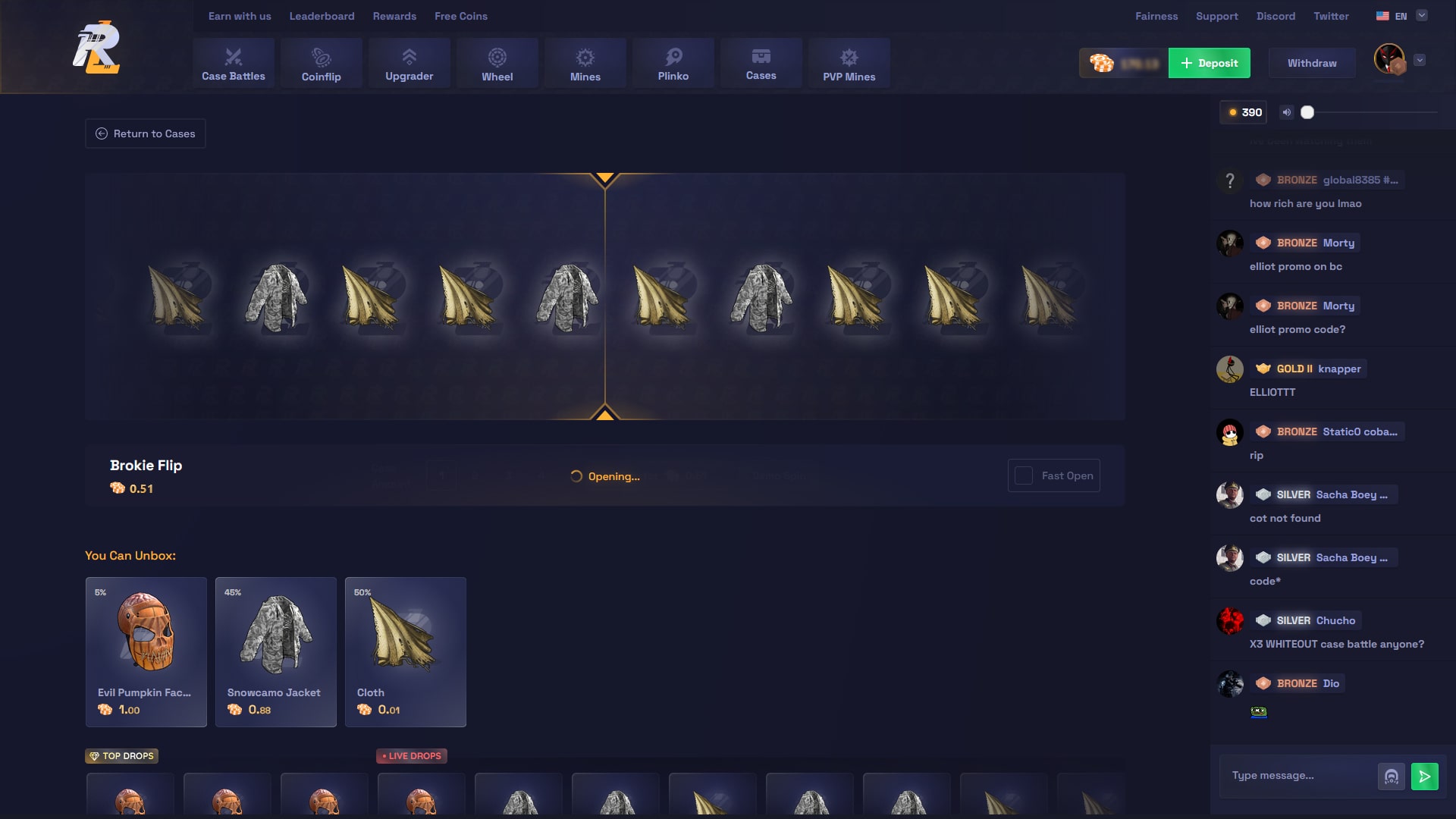Enable the Fast Open checkbox
This screenshot has width=1456, height=819.
click(x=1025, y=475)
